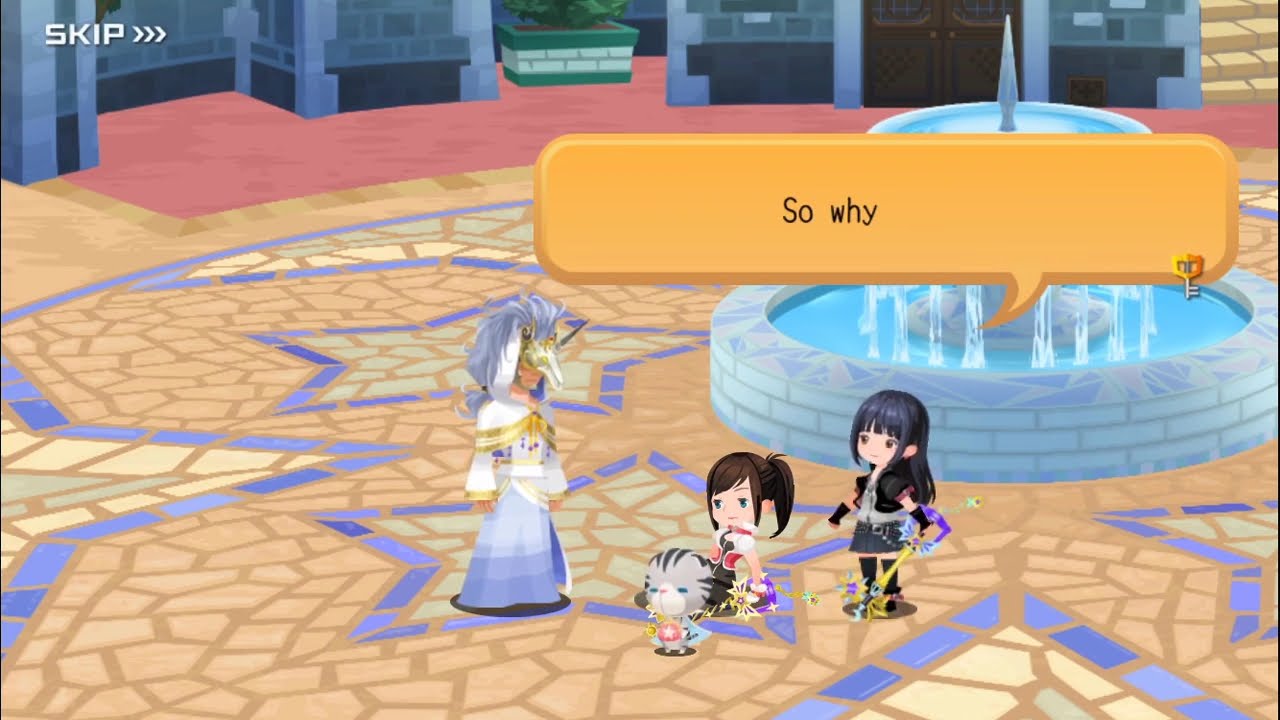Tap the golden keyblade continue icon

1188,275
